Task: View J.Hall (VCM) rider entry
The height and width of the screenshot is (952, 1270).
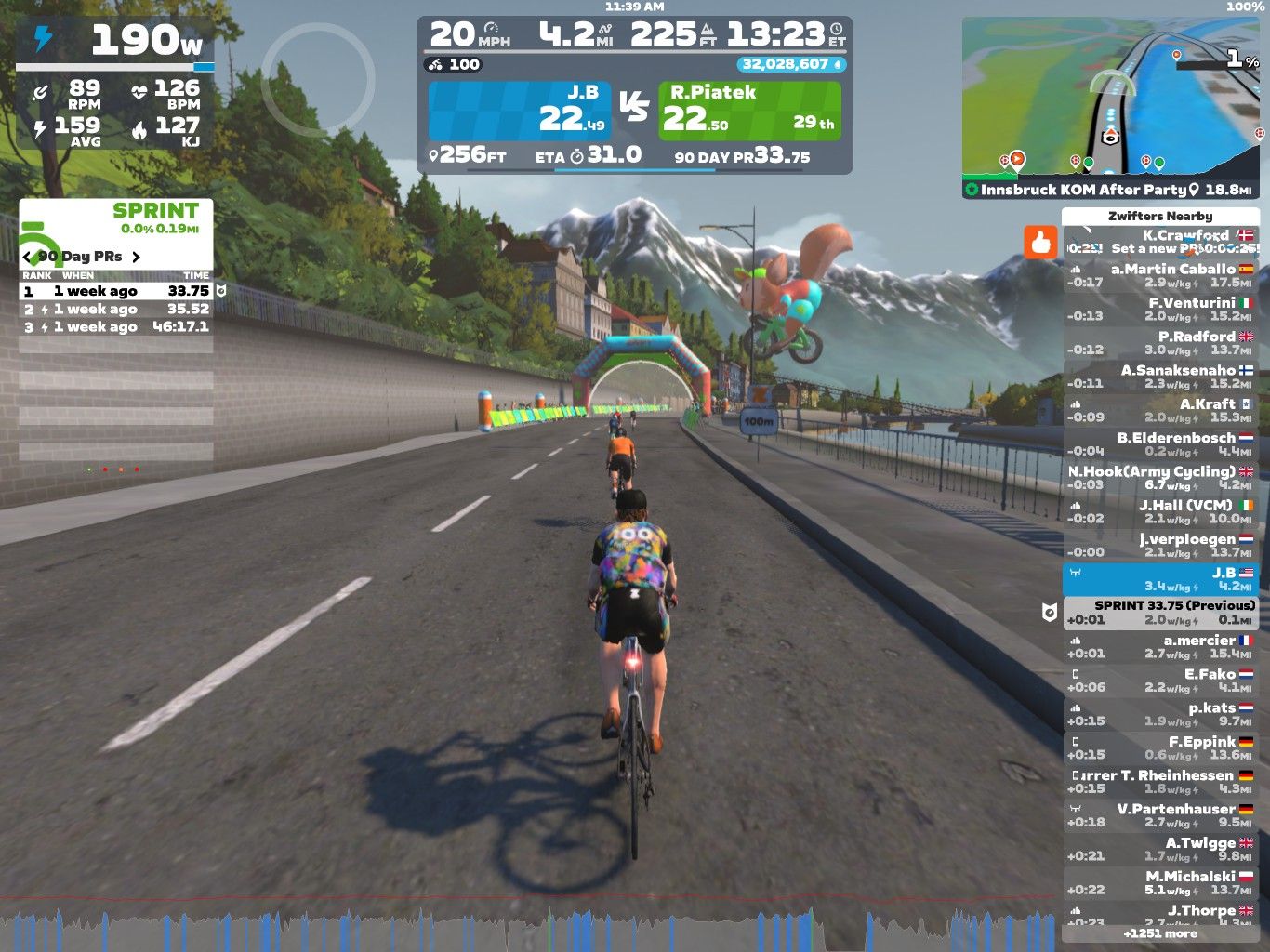Action: pyautogui.click(x=1159, y=511)
